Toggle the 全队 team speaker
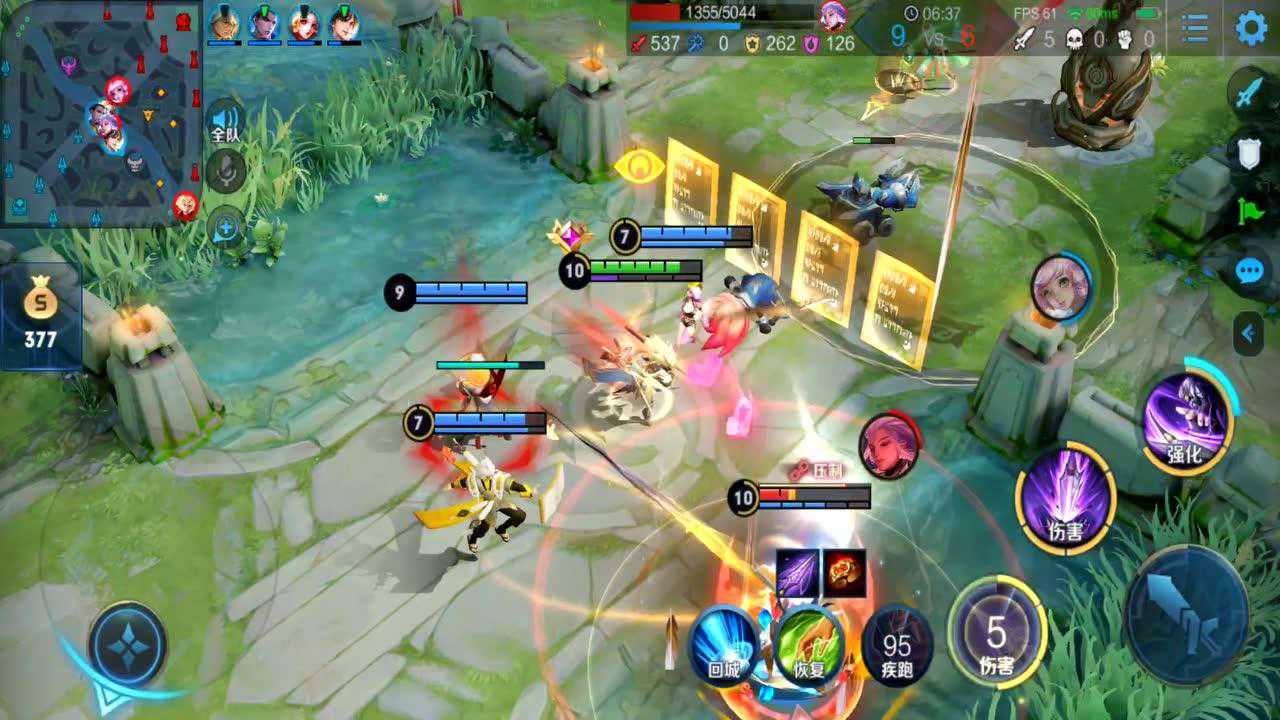The width and height of the screenshot is (1280, 720). point(226,123)
